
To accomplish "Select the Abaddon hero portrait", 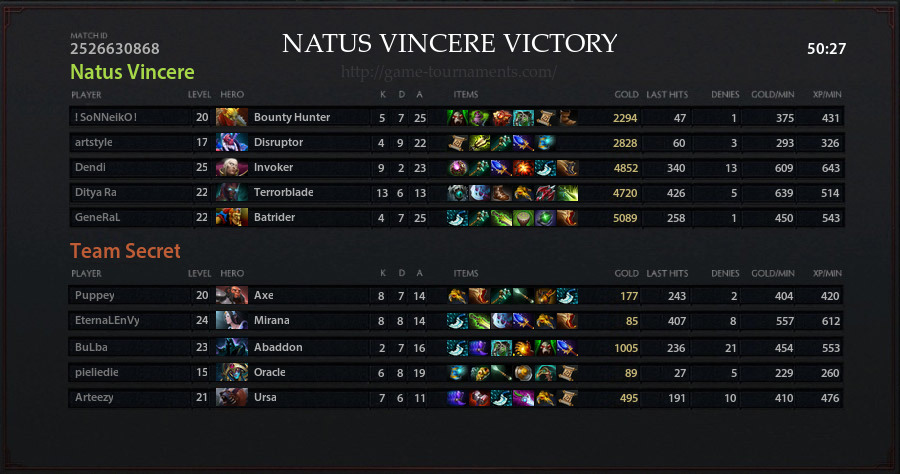I will tap(232, 346).
